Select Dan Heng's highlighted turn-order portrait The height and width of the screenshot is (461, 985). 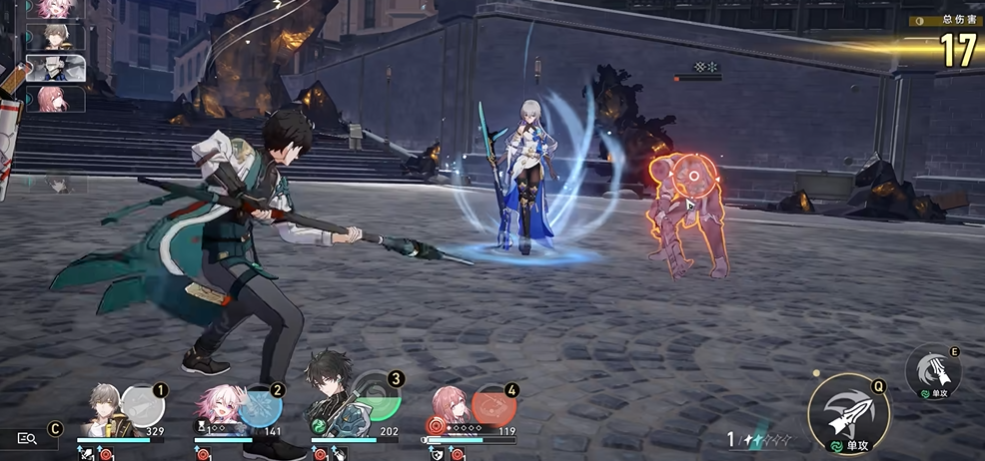[x=56, y=68]
